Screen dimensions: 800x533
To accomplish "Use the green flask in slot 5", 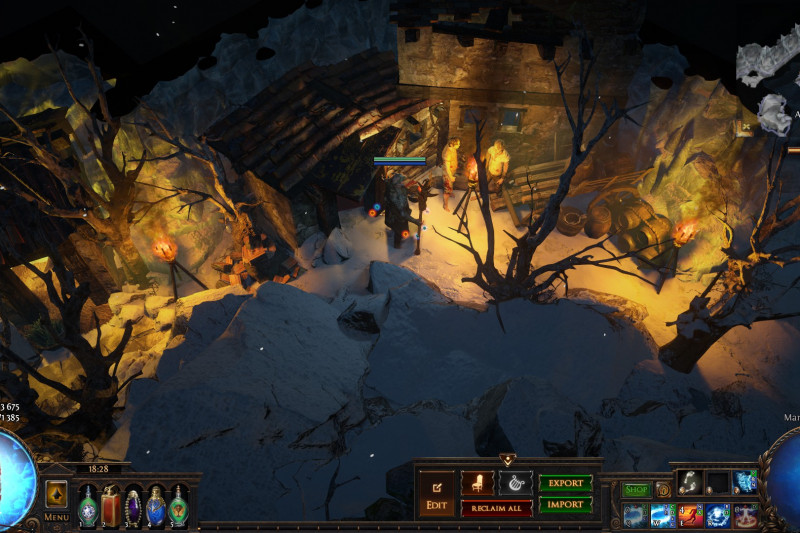I will [178, 505].
